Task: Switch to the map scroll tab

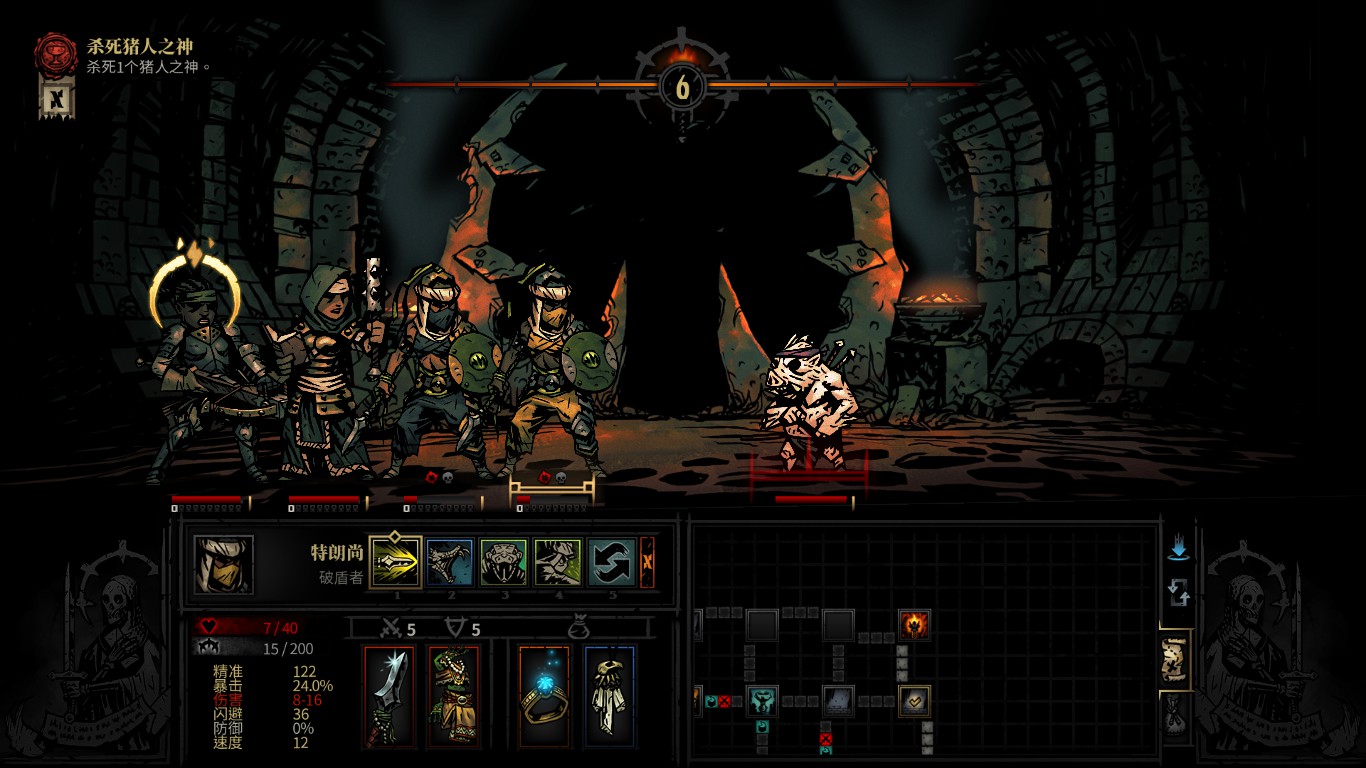Action: coord(1177,659)
